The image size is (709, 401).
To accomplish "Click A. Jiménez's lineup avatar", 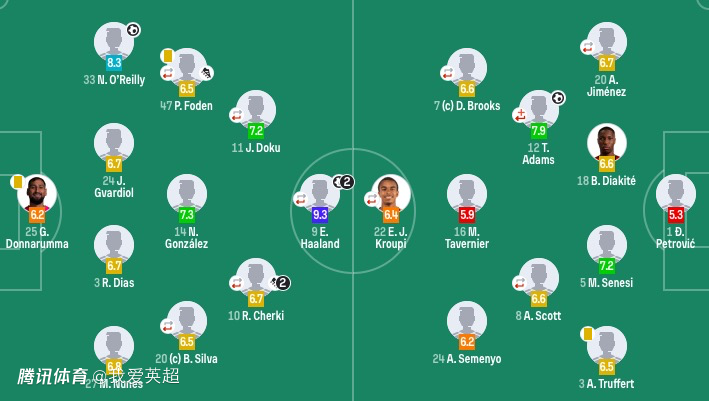I will pos(607,42).
